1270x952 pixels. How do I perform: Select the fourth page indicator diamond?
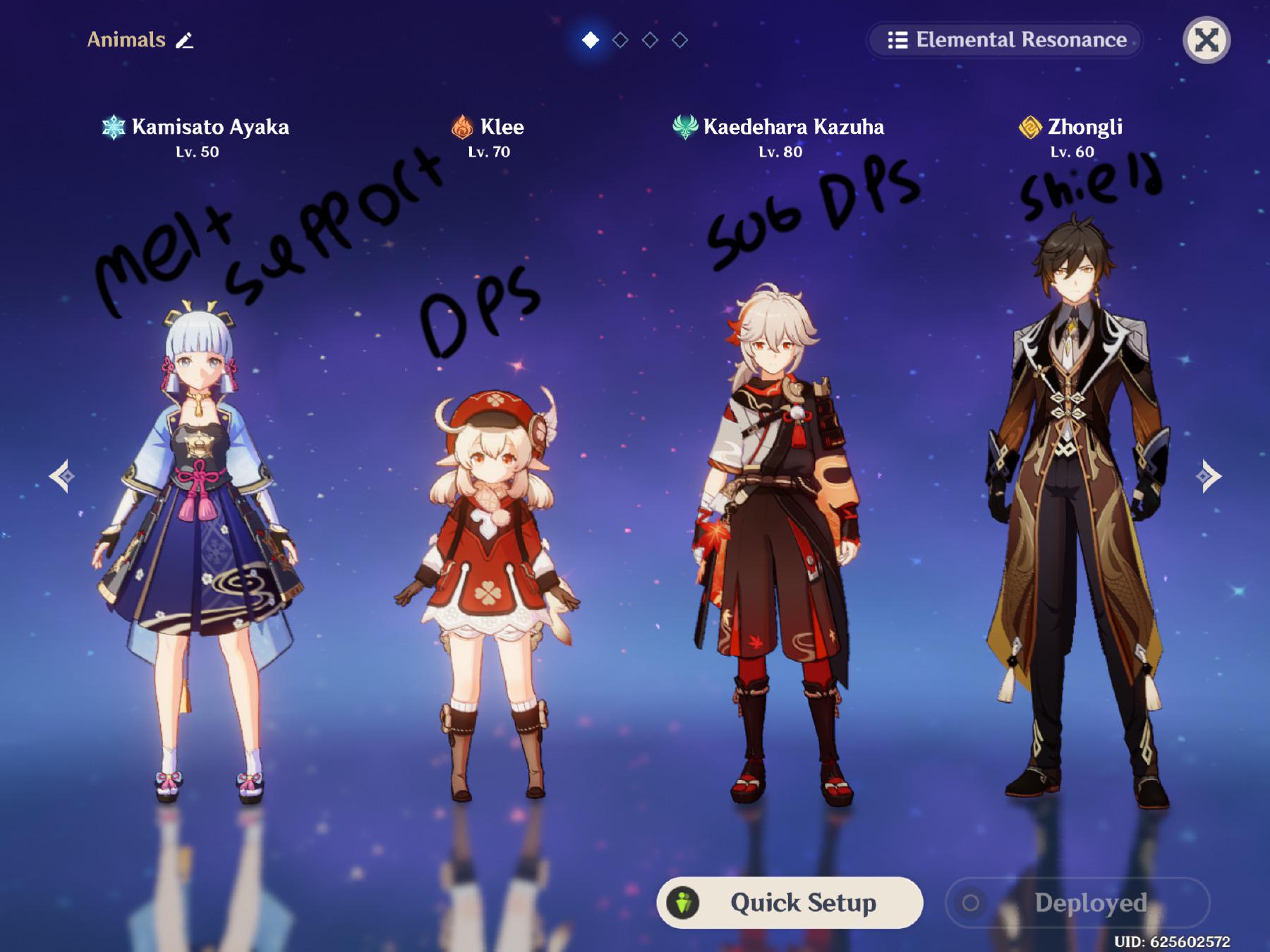pyautogui.click(x=680, y=40)
